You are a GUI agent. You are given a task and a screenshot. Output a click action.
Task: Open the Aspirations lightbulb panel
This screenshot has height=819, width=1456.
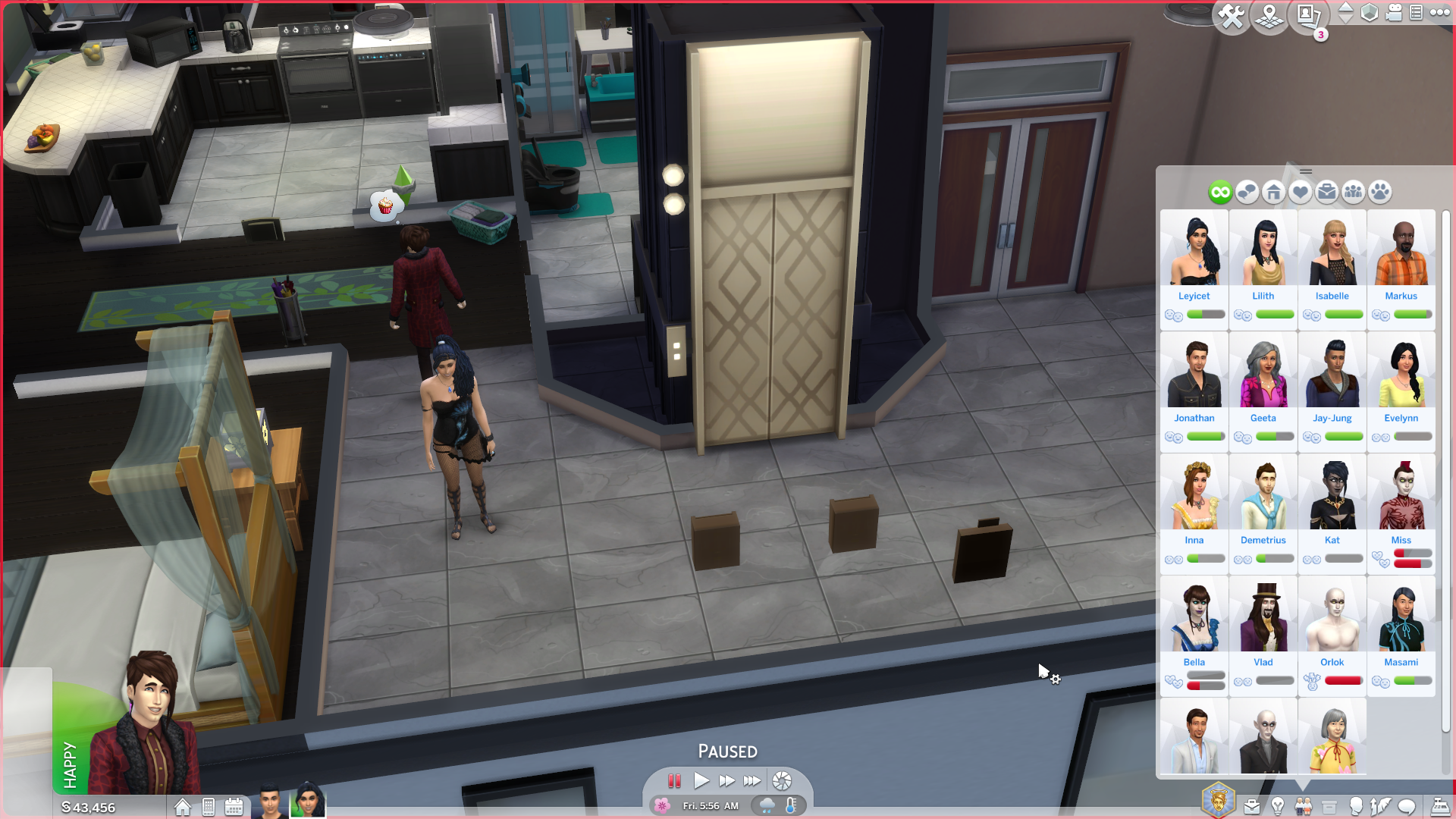click(1278, 806)
